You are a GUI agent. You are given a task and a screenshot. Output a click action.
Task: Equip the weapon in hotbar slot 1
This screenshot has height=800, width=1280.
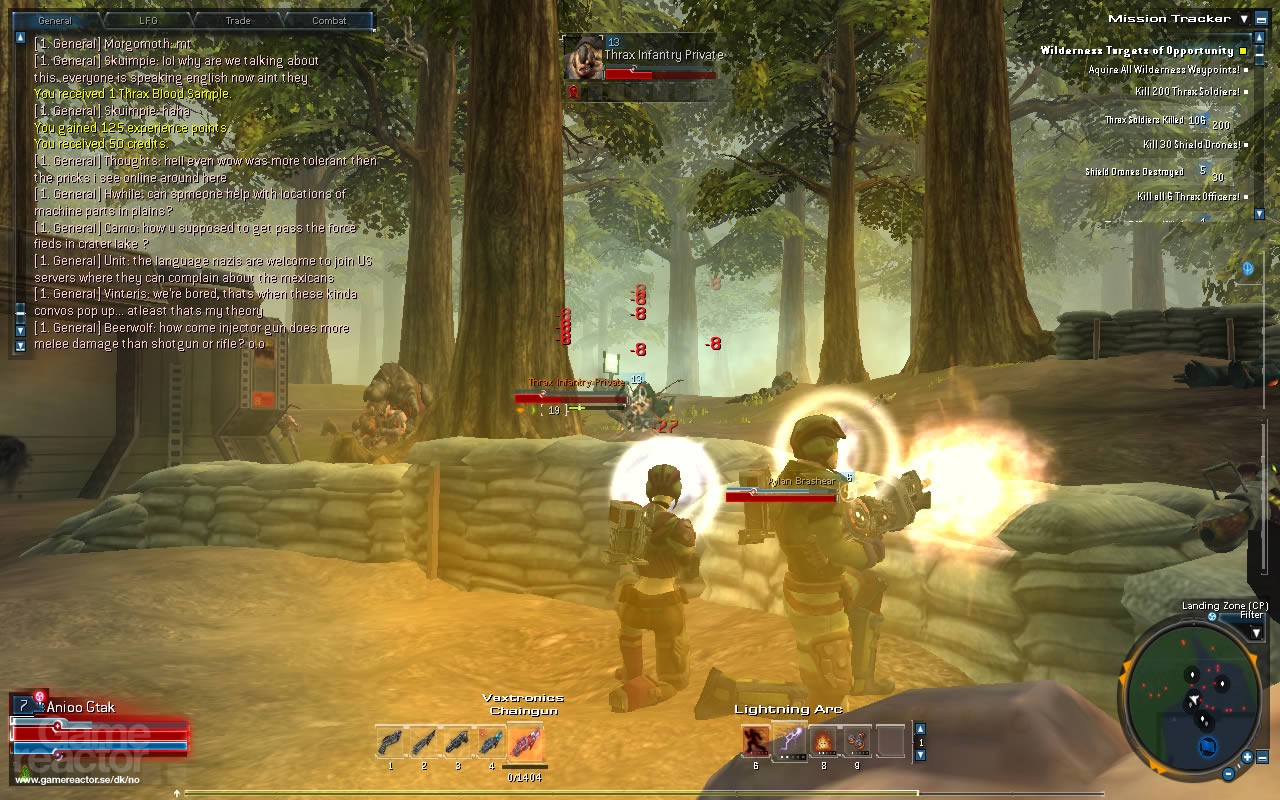pyautogui.click(x=391, y=743)
